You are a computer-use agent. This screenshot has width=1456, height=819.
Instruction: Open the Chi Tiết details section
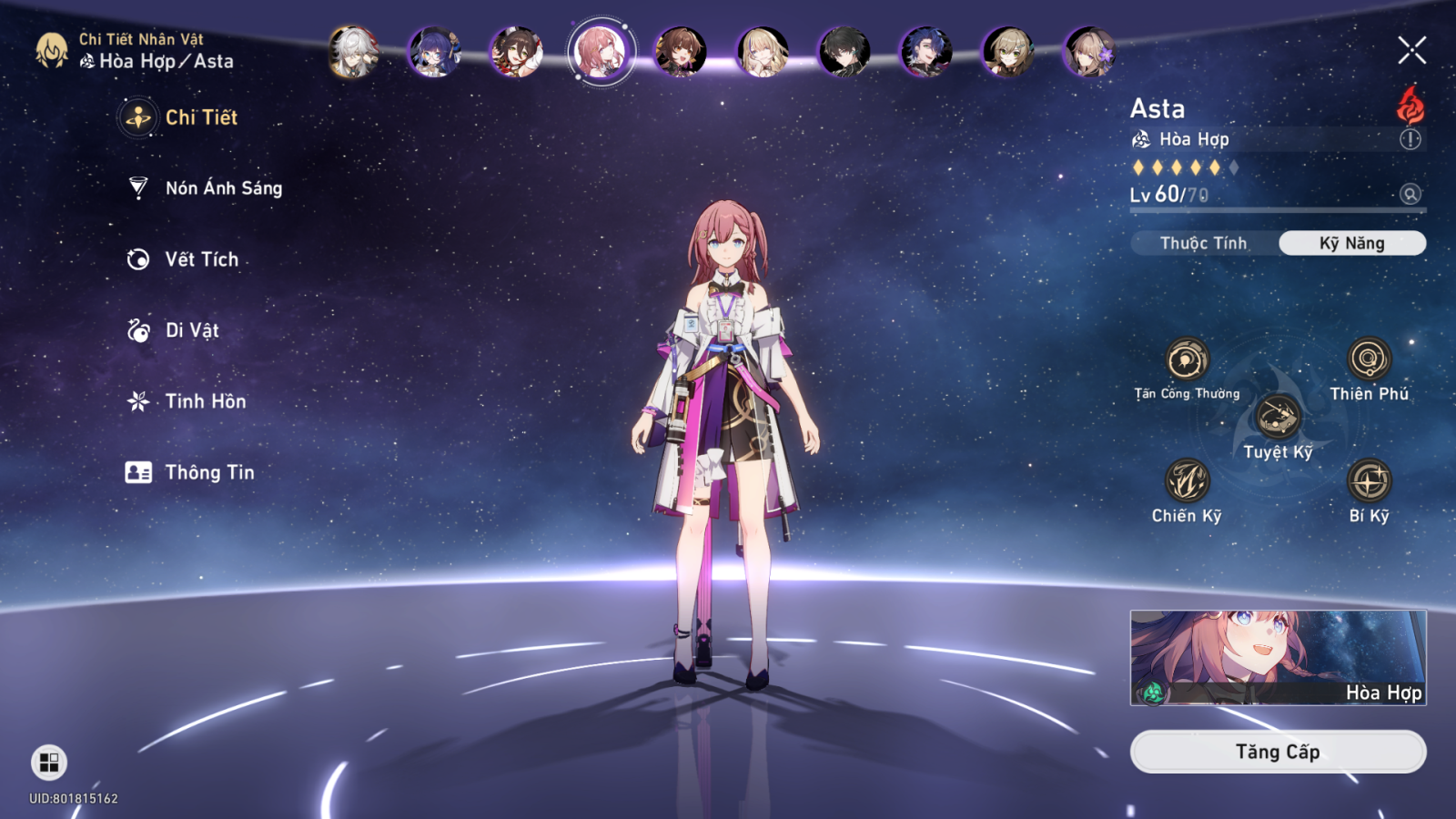click(182, 117)
